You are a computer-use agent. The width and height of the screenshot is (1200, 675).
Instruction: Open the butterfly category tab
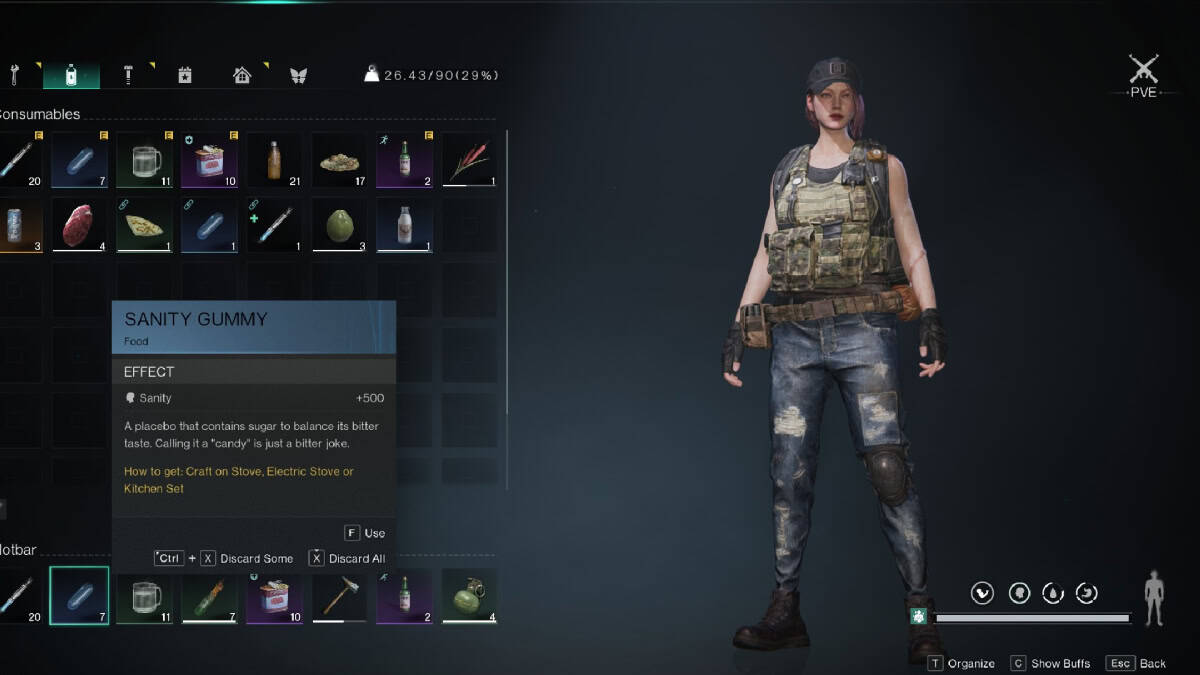297,75
